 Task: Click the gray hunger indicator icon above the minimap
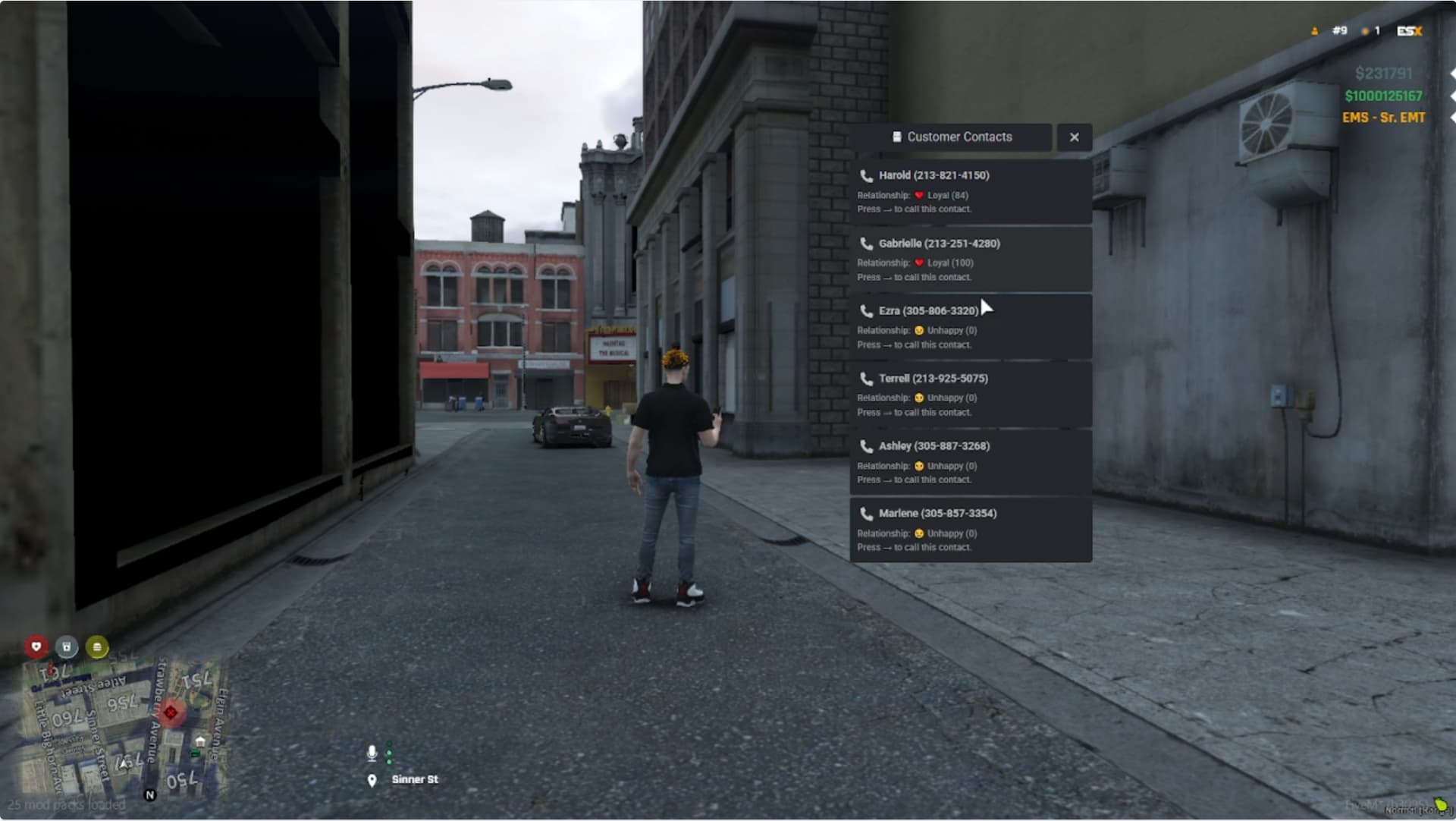pyautogui.click(x=67, y=647)
